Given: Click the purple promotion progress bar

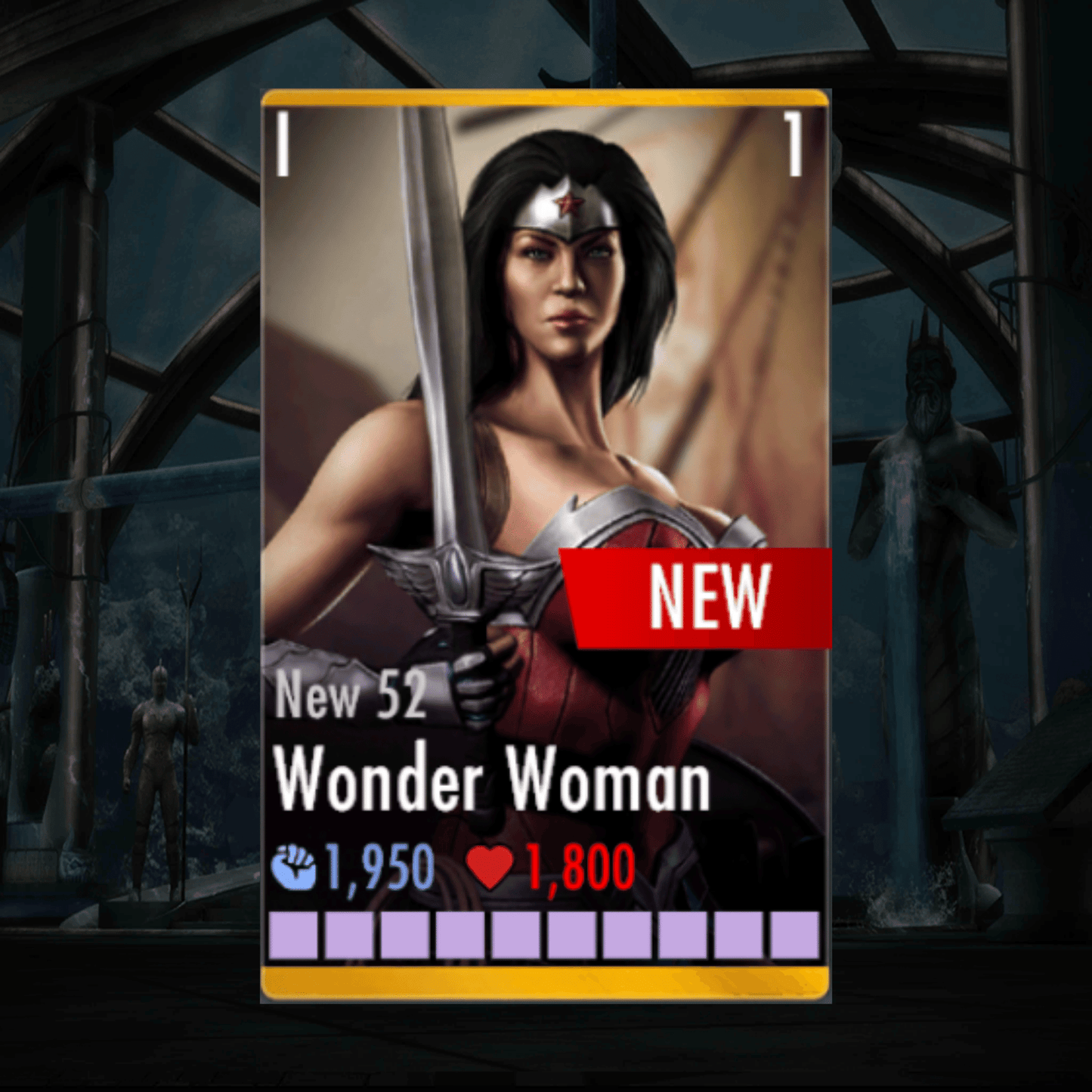Looking at the screenshot, I should click(546, 935).
